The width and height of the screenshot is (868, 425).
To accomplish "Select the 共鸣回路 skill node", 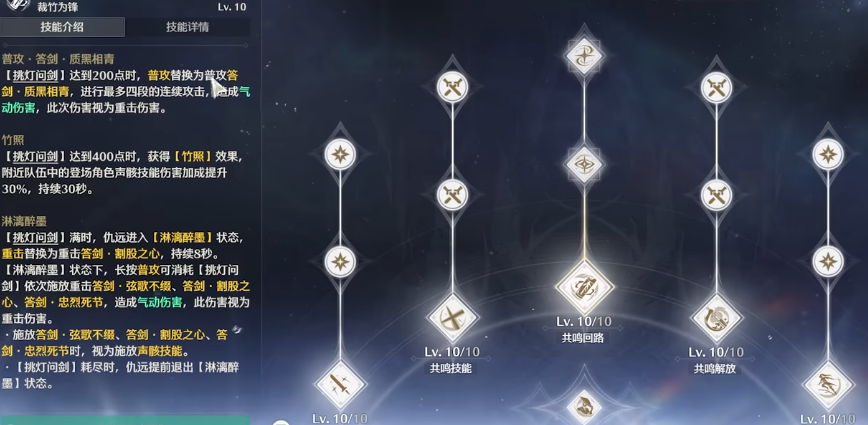I will coord(584,288).
